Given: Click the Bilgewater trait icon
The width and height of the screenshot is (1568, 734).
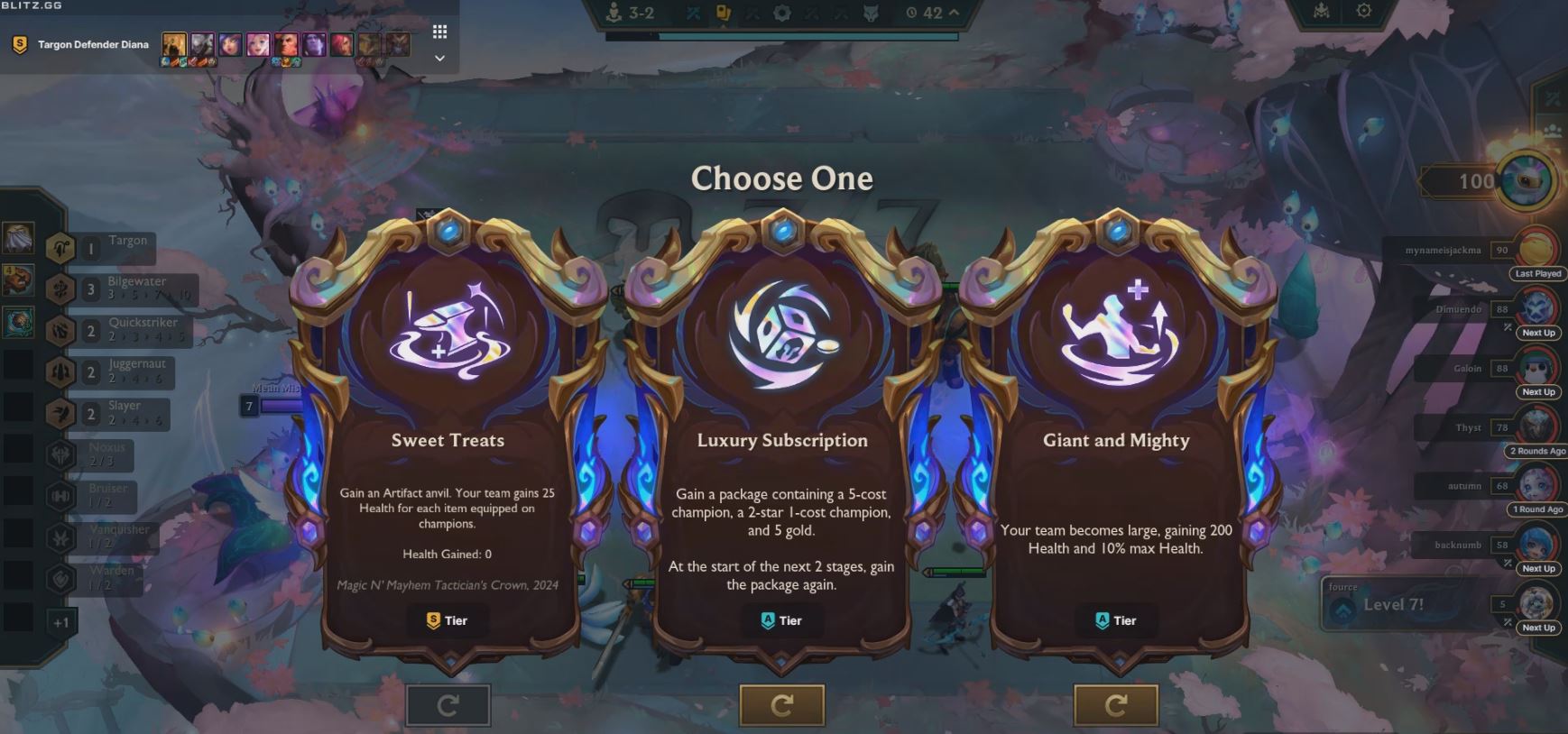Looking at the screenshot, I should coord(60,289).
